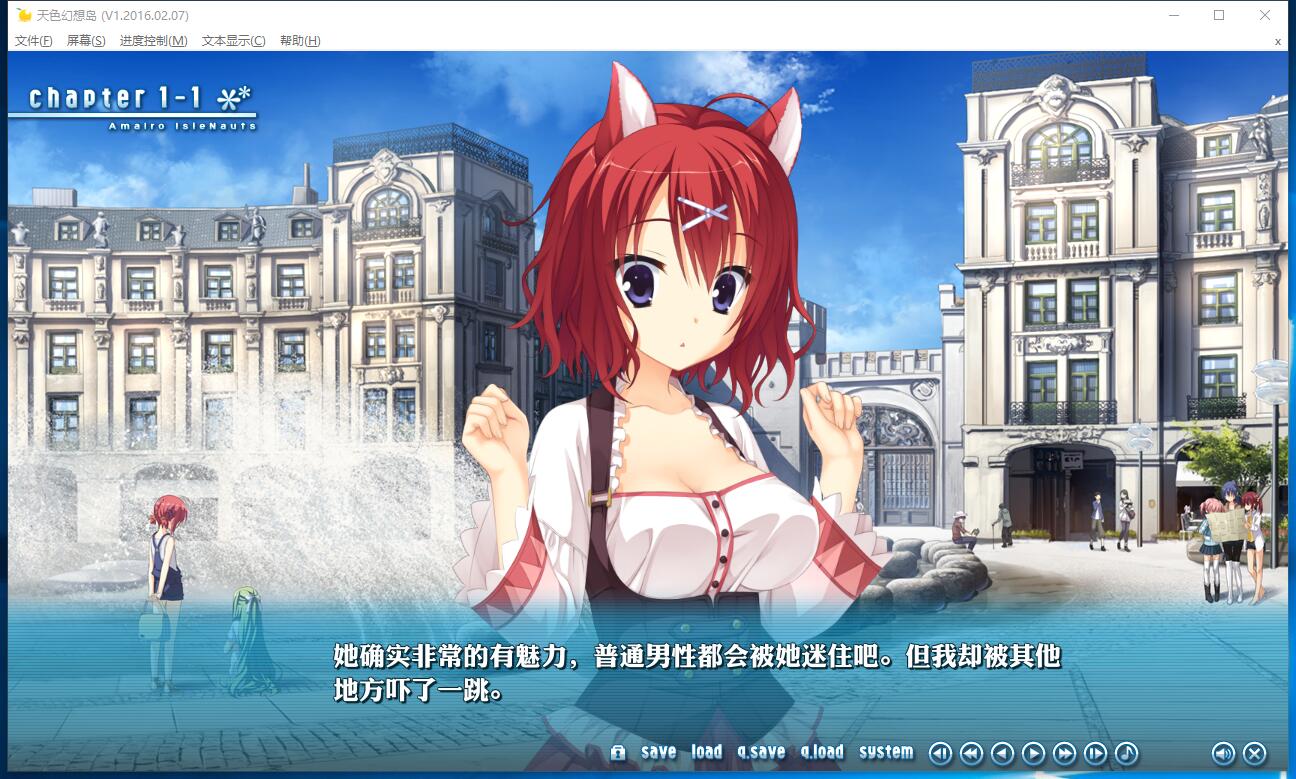Pause the text playback with the pause icon
This screenshot has height=779, width=1296.
click(940, 753)
